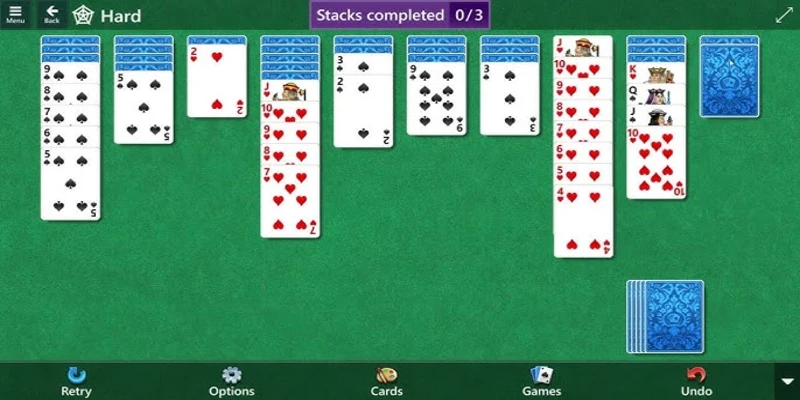Screen dimensions: 800x400
Task: Retry the current game
Action: (76, 380)
